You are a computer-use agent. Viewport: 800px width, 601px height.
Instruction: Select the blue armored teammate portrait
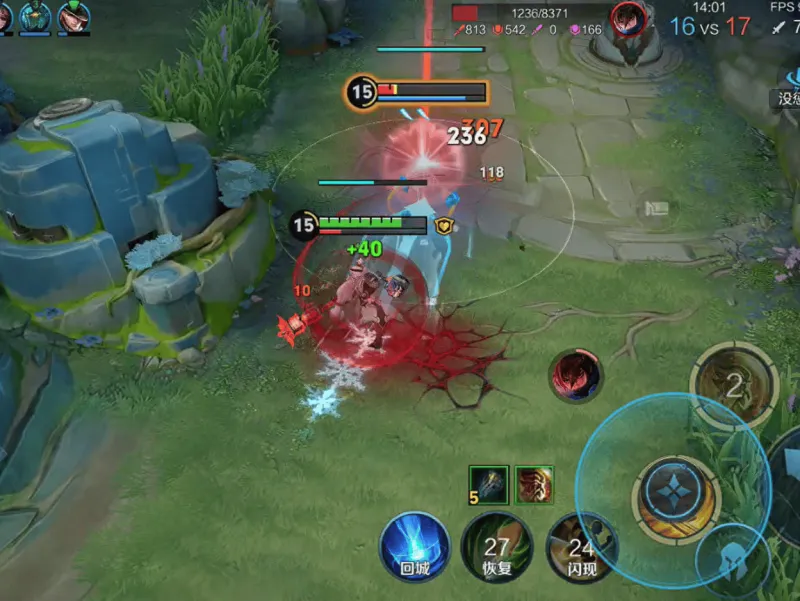(x=36, y=16)
